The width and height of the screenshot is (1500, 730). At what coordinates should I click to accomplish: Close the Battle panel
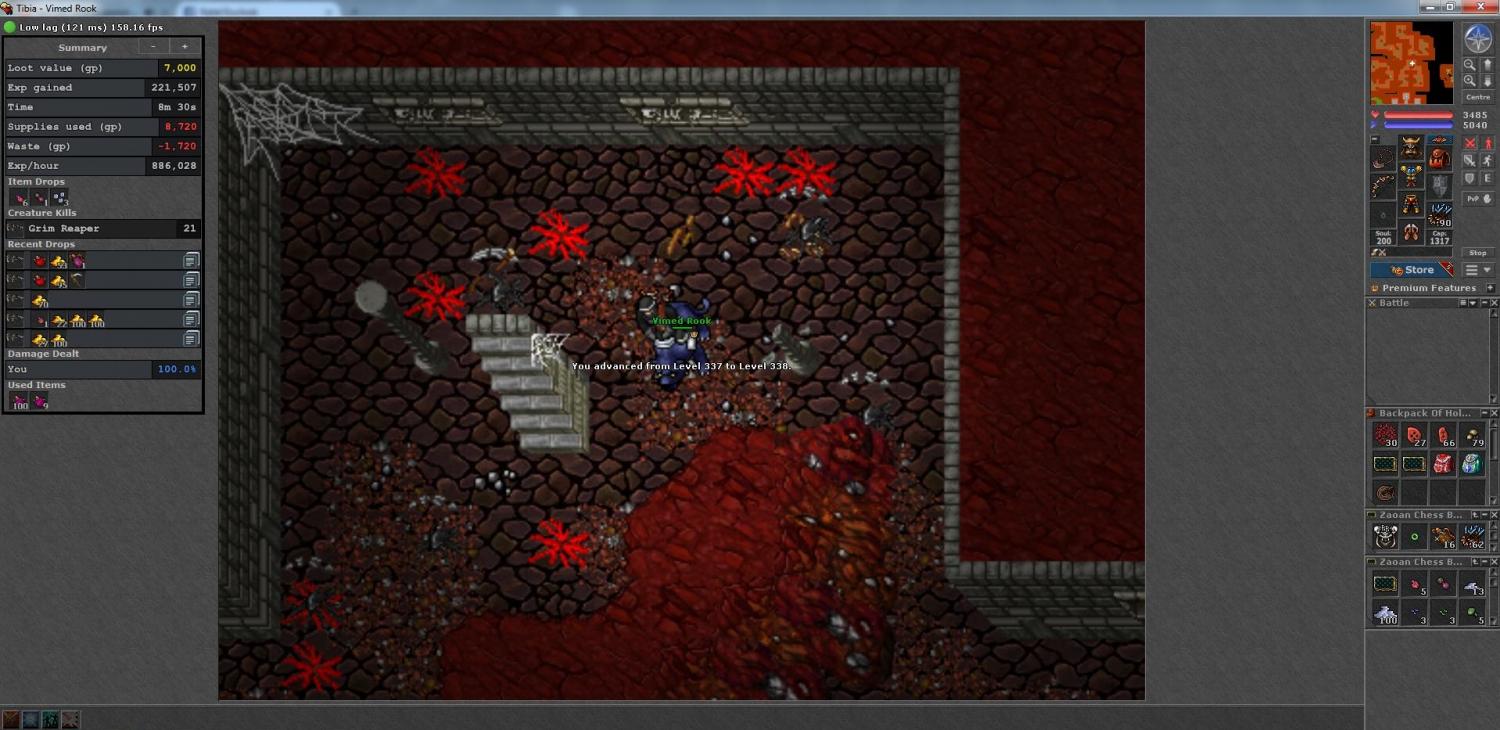(1494, 303)
